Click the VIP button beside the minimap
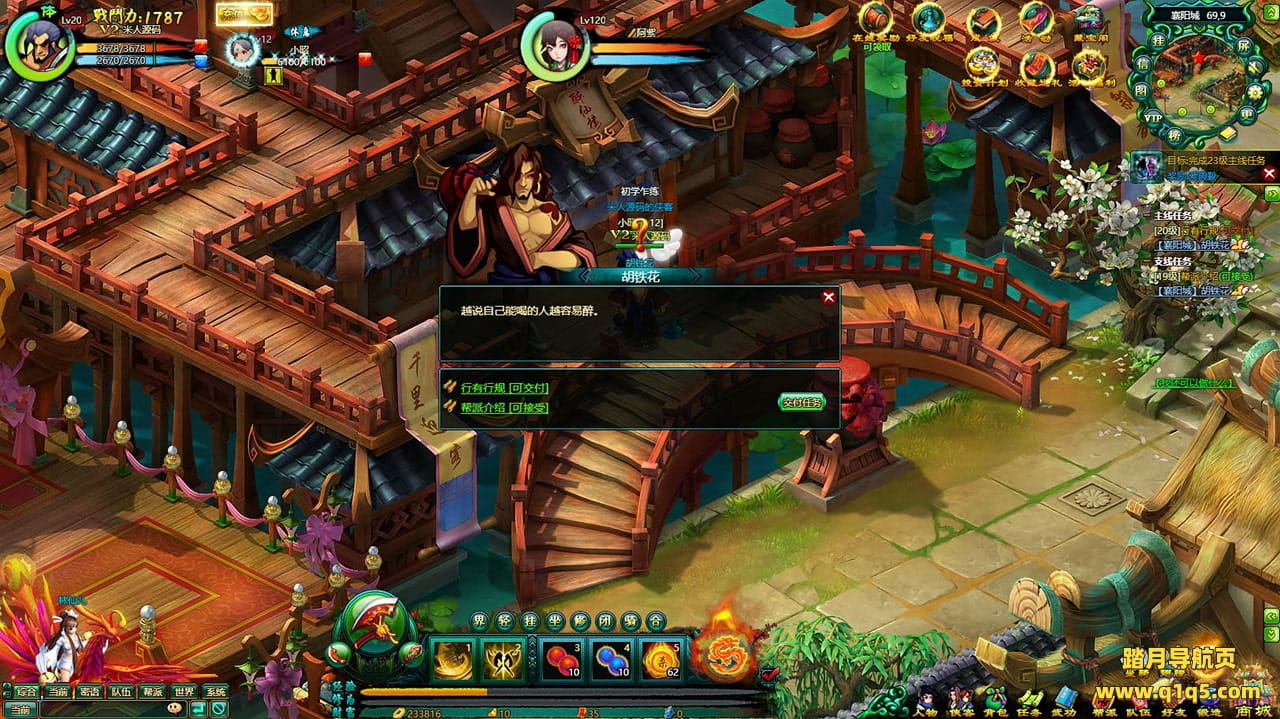The image size is (1280, 719). (x=1153, y=116)
